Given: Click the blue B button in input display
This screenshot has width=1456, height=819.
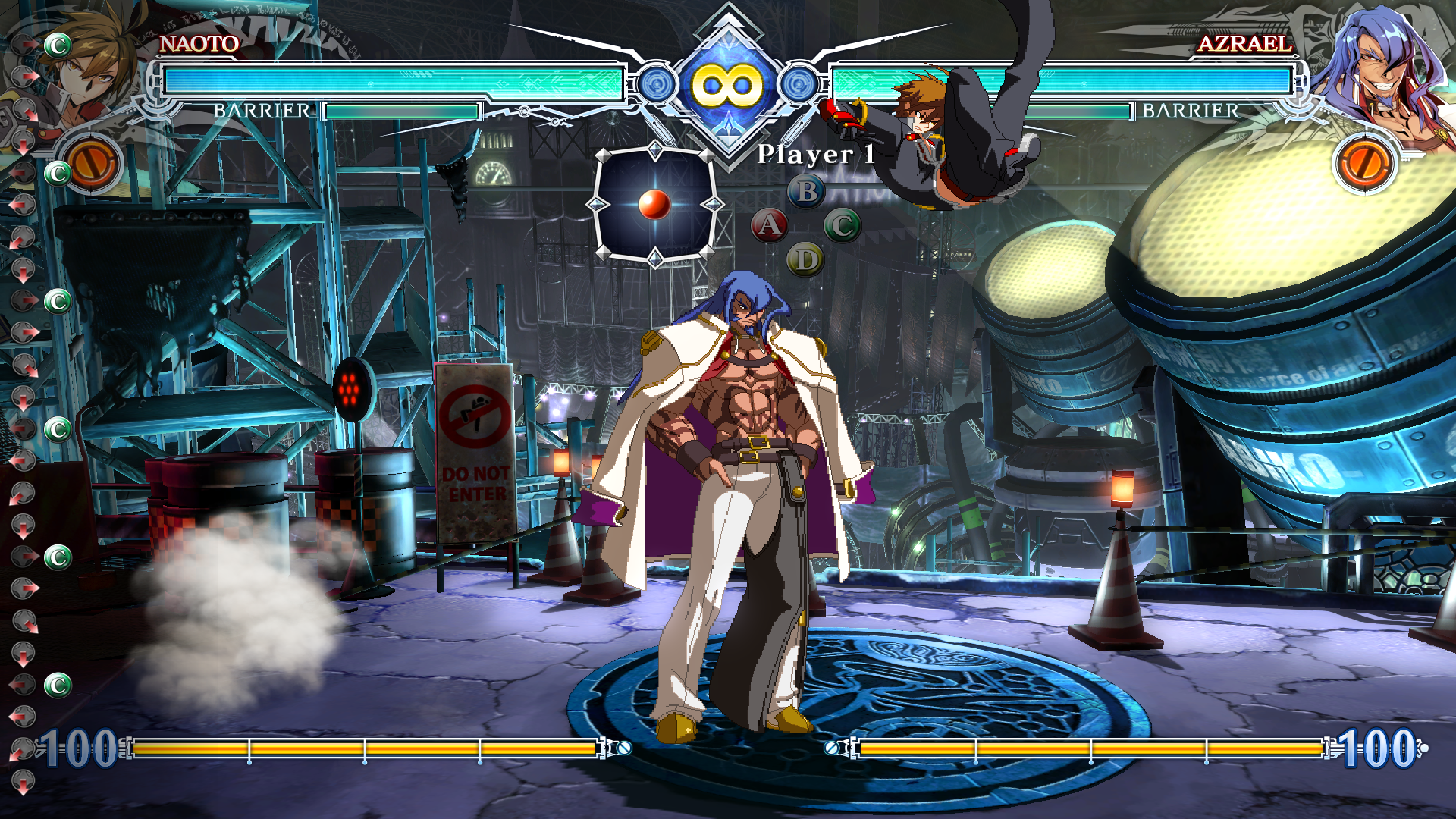Looking at the screenshot, I should point(807,192).
